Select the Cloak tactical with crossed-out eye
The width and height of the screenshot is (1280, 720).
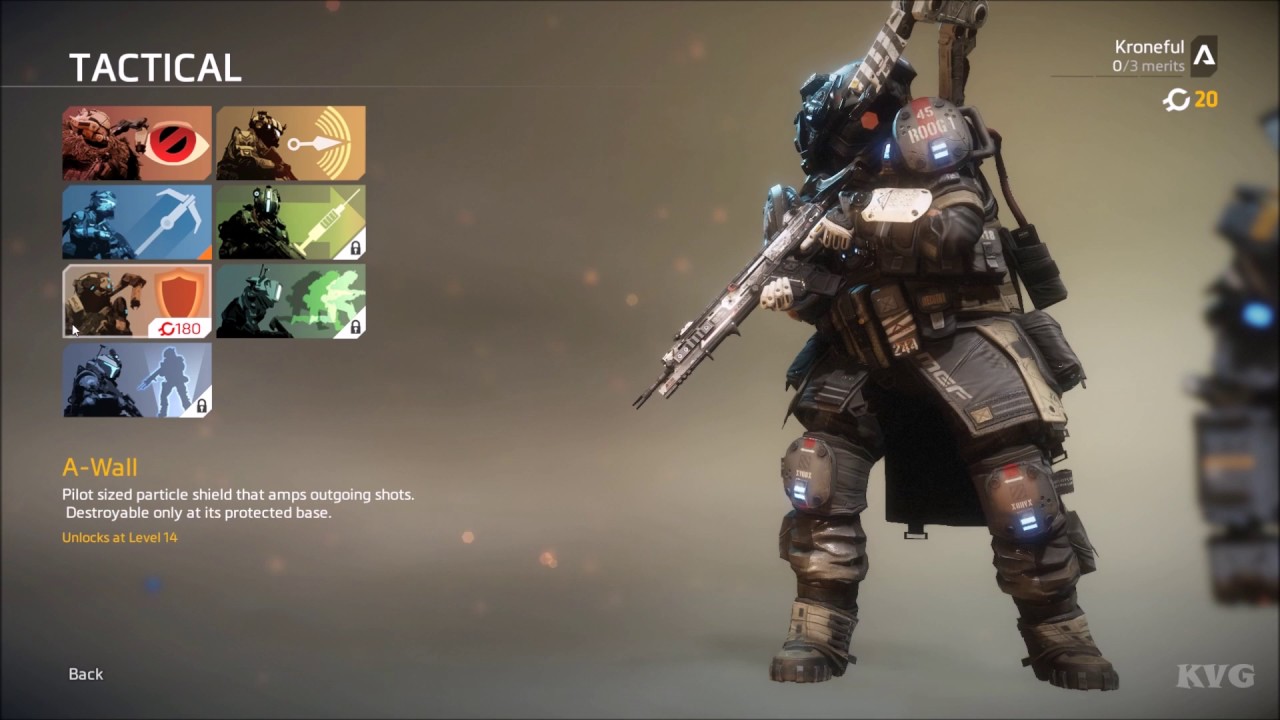(137, 143)
